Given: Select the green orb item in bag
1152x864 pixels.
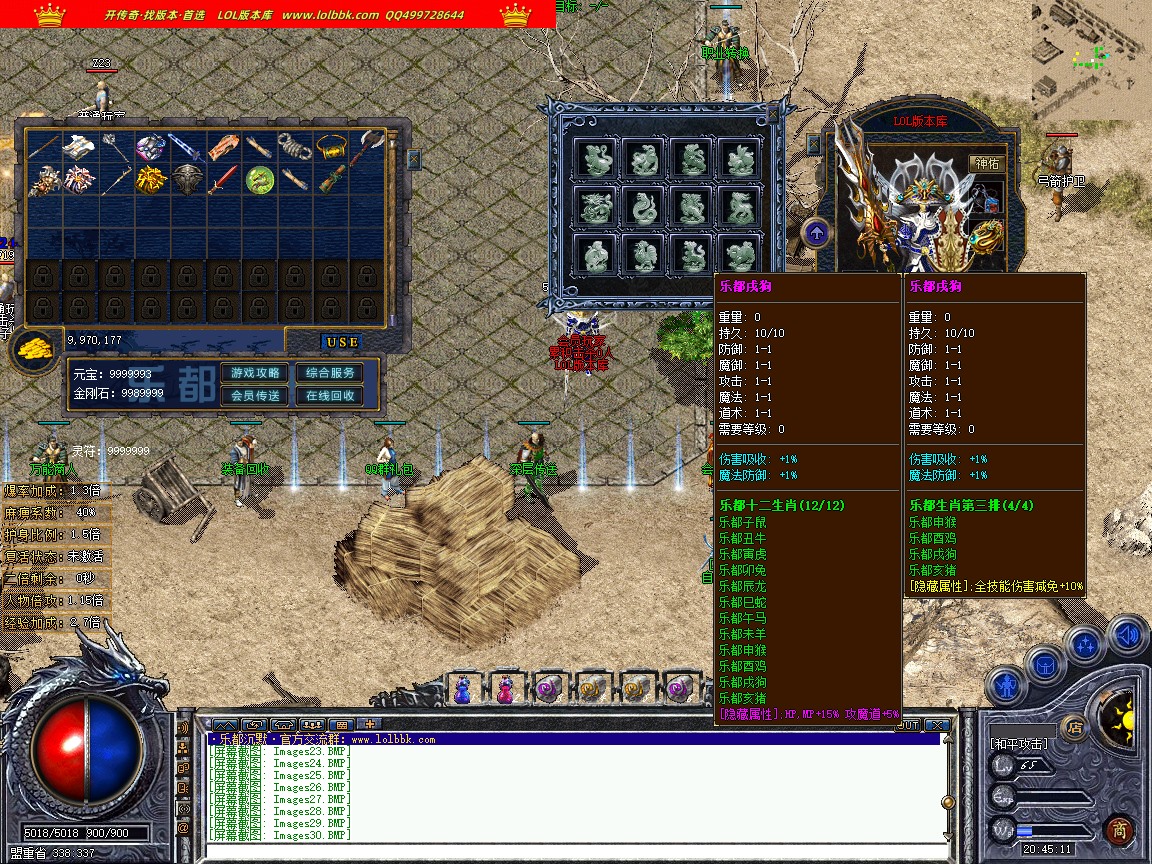Looking at the screenshot, I should pyautogui.click(x=260, y=180).
